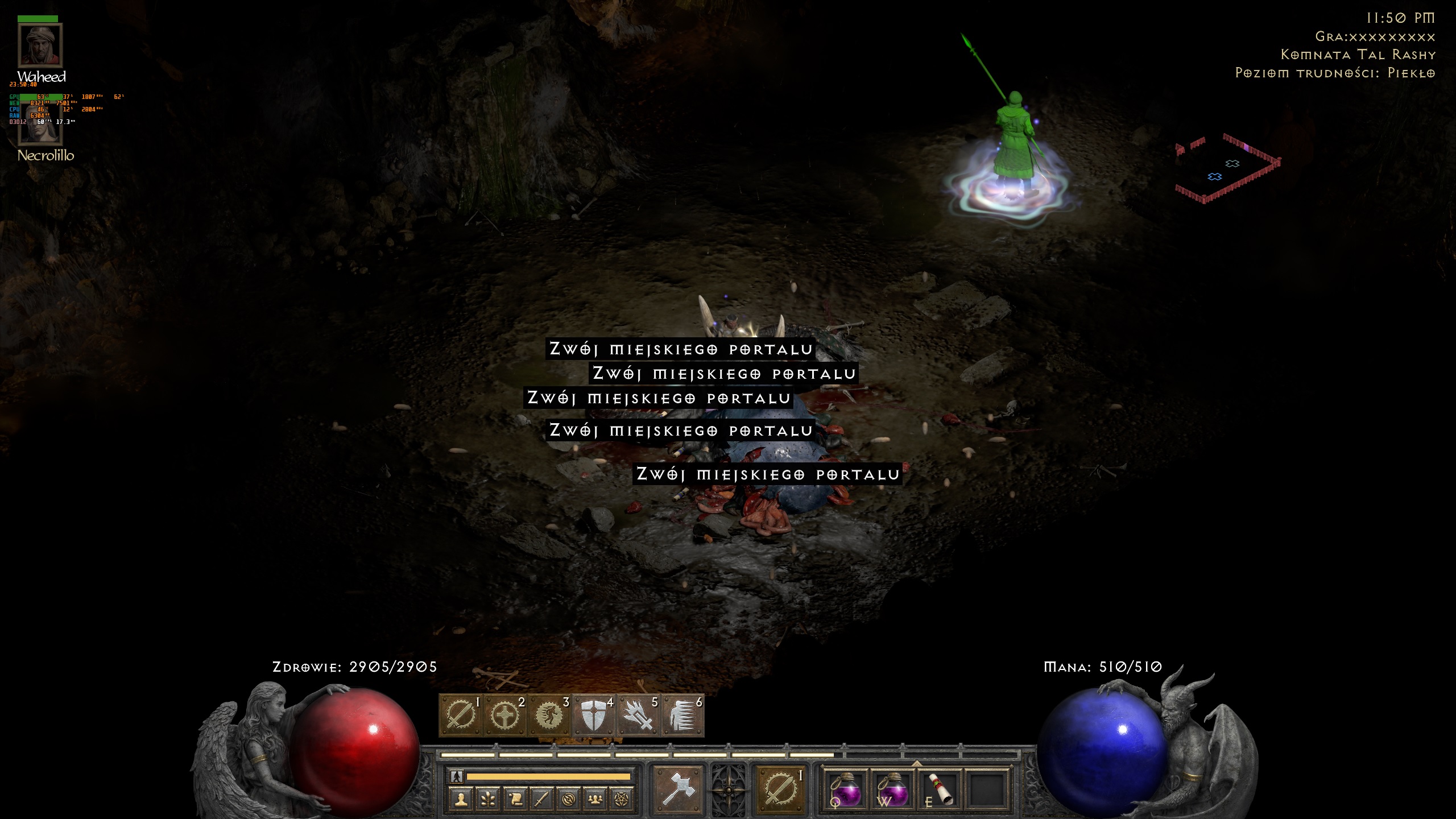Open the pentagram game menu button
The height and width of the screenshot is (819, 1456).
click(x=622, y=800)
